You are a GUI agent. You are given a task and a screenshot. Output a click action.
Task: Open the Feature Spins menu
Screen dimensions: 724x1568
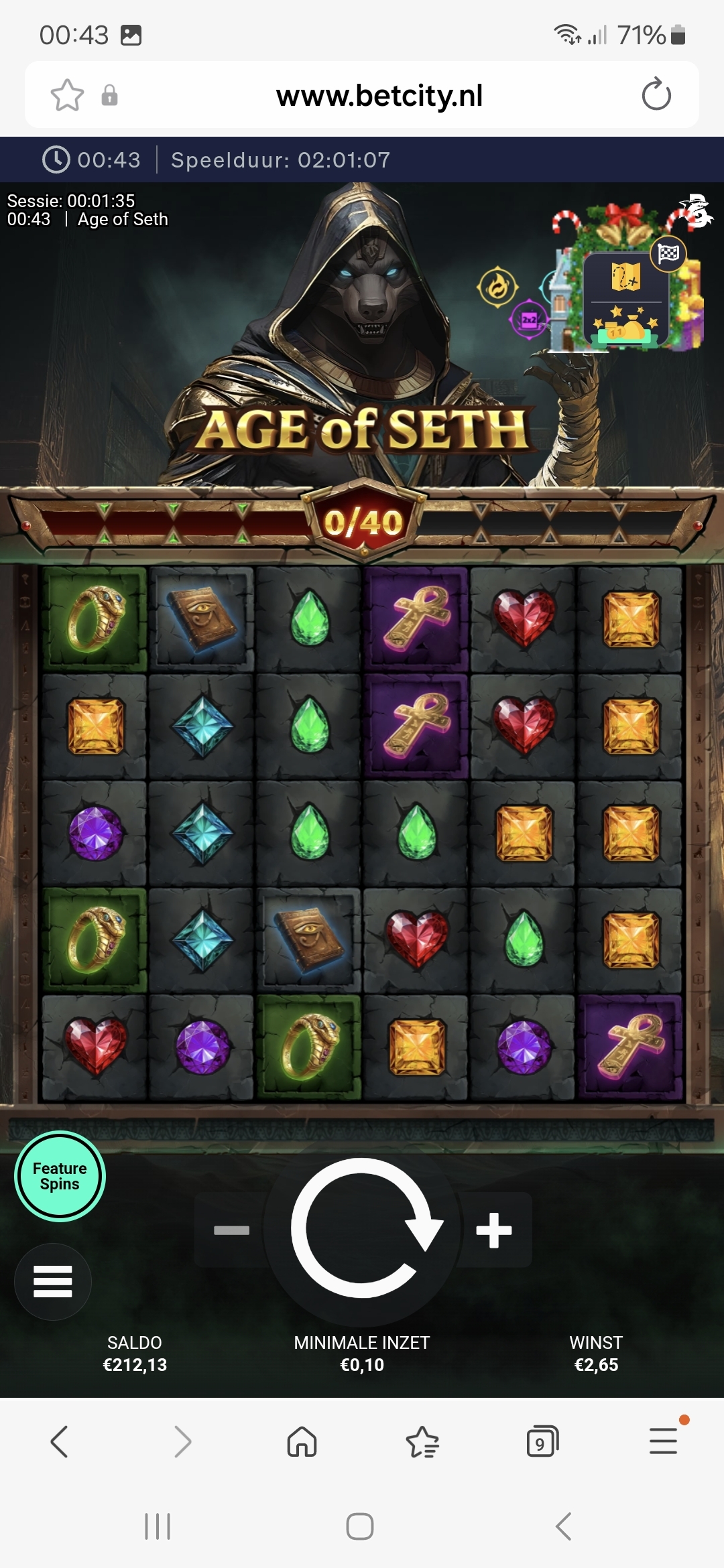tap(60, 1177)
